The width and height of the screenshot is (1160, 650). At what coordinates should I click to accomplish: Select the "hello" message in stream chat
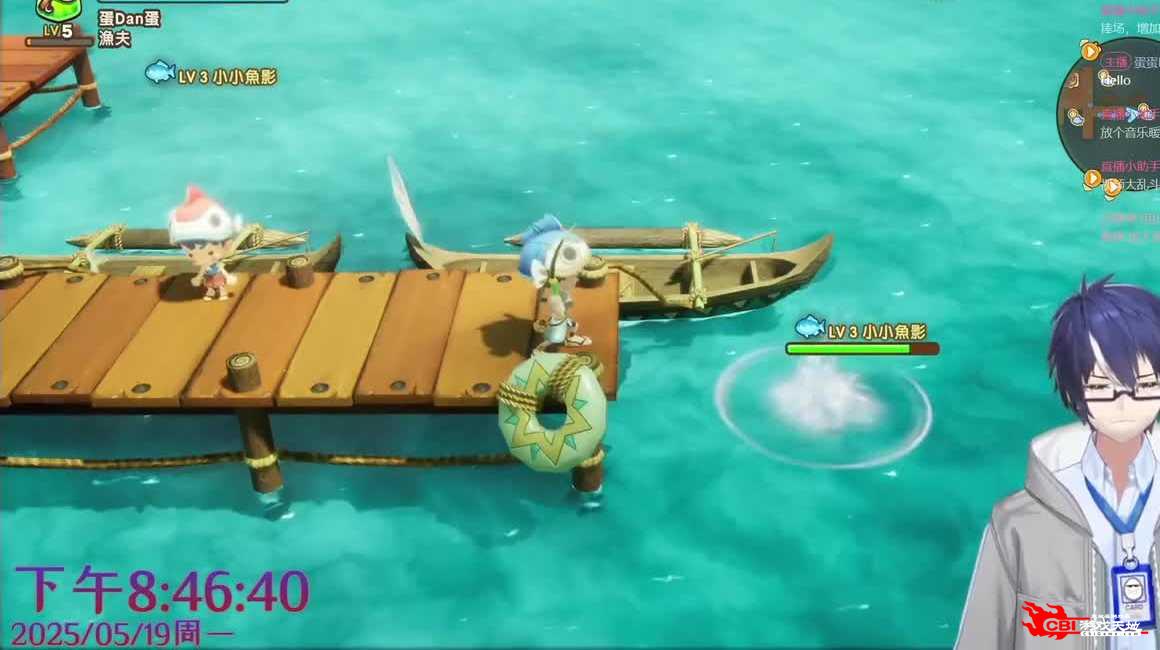1116,80
